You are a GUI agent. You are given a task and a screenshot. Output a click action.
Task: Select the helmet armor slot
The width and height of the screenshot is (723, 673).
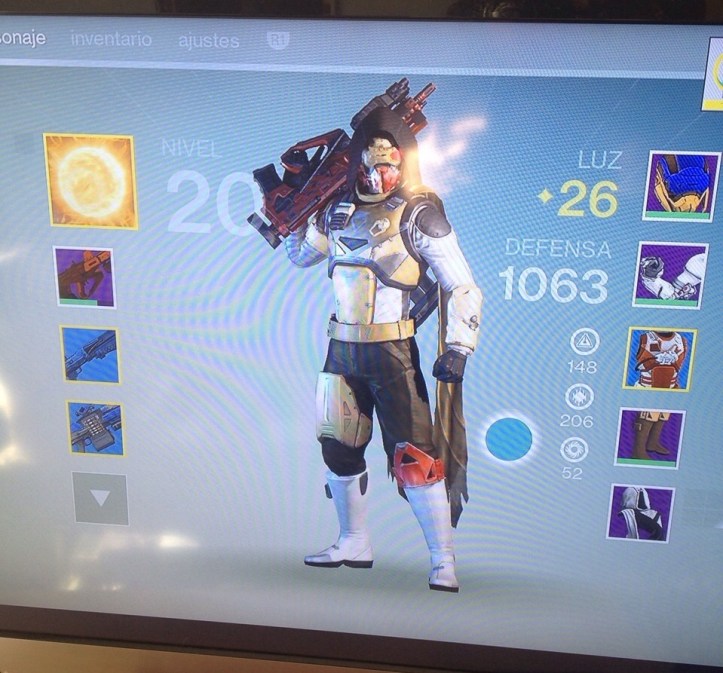pos(682,187)
